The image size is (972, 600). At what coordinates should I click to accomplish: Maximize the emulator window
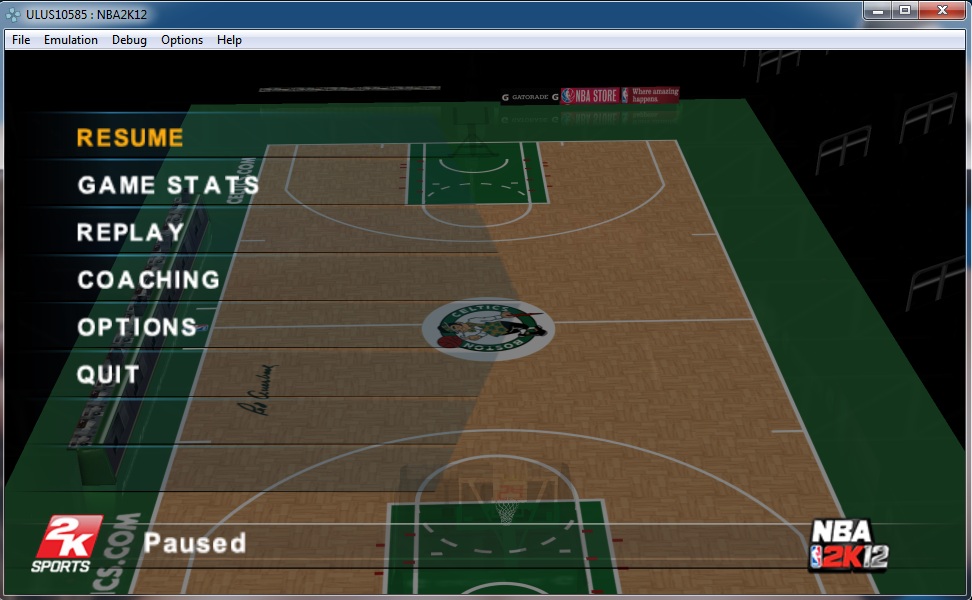coord(905,10)
